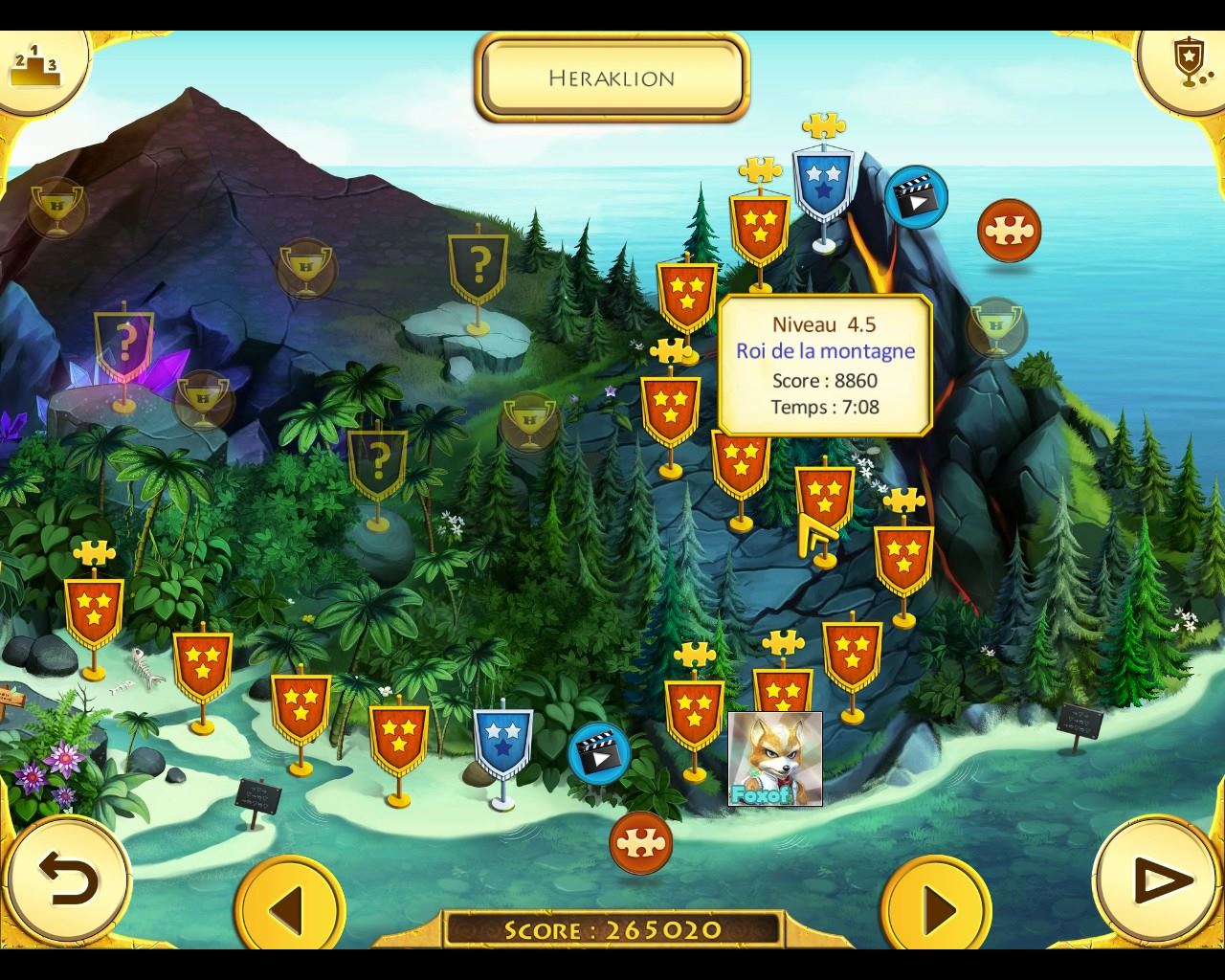Click the Foxof player avatar
The image size is (1225, 980).
774,758
